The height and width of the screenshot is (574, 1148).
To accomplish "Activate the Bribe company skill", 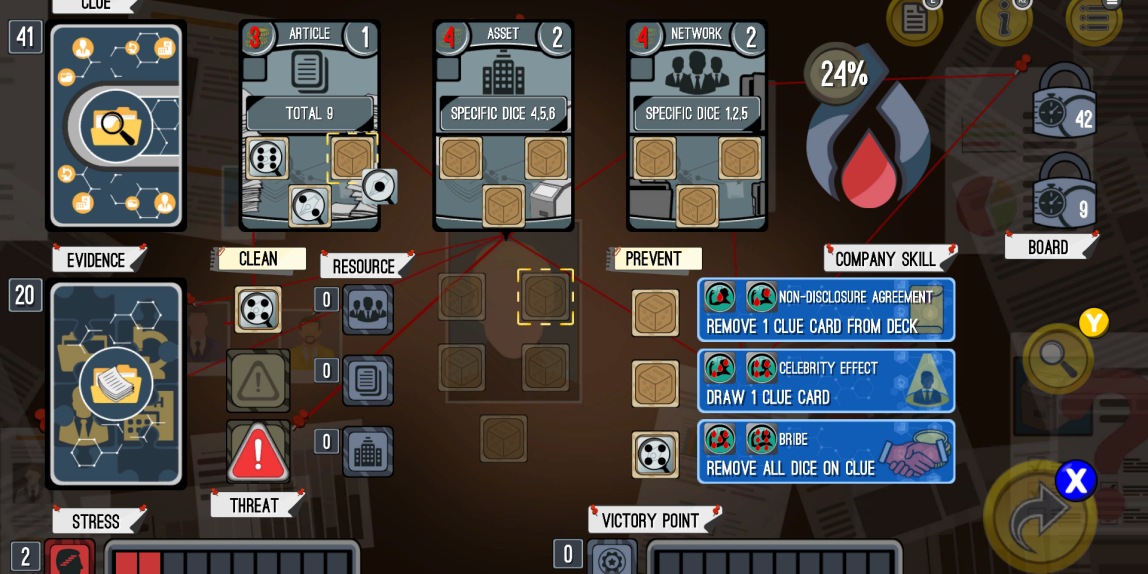I will coord(826,452).
